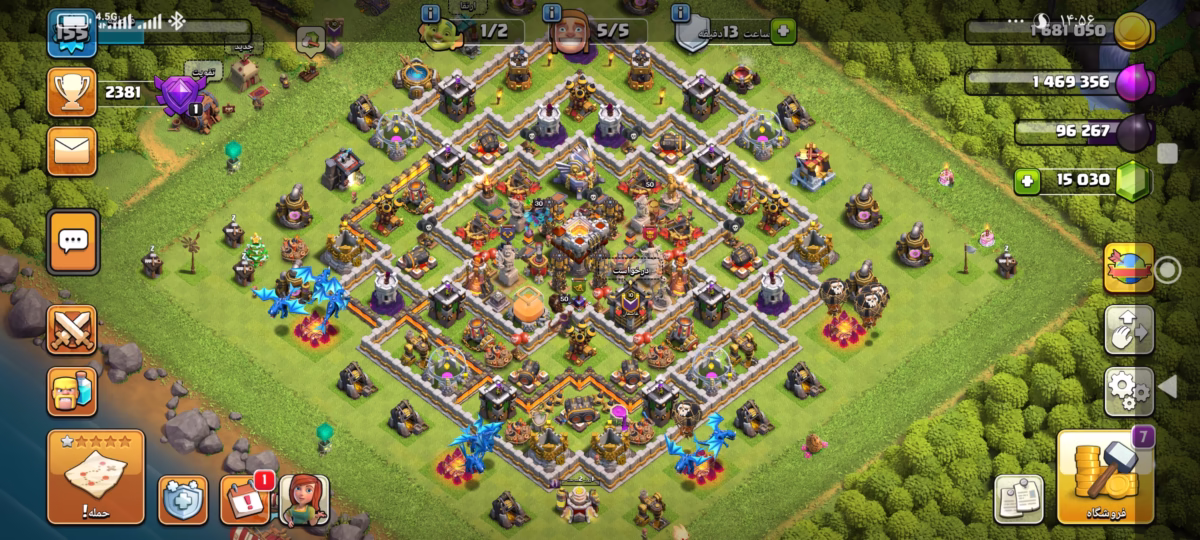This screenshot has height=540, width=1200.
Task: Show builder info next to 1/2
Action: coord(430,13)
